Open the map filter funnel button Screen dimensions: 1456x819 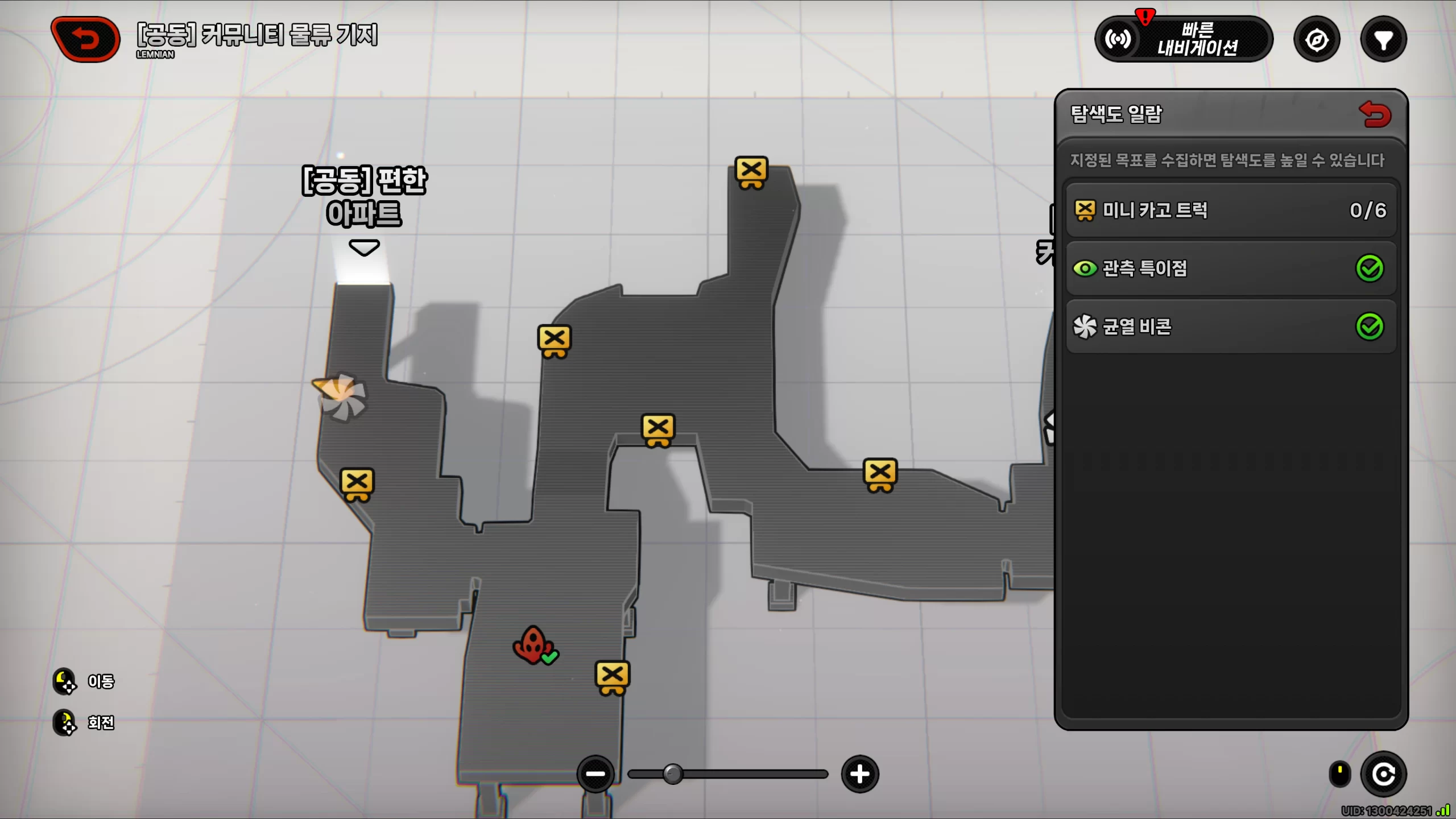coord(1383,40)
